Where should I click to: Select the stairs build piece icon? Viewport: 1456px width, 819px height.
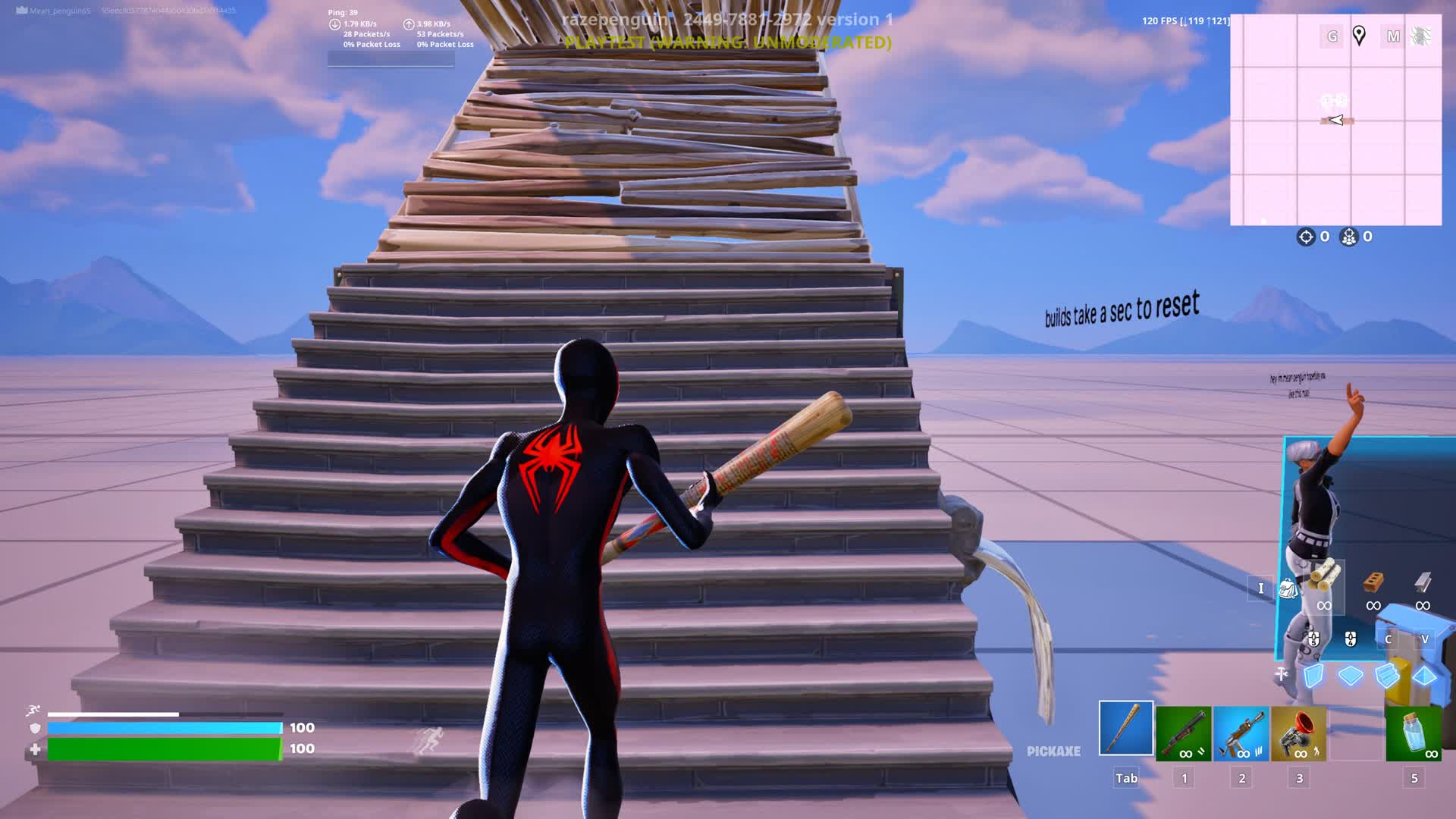1386,674
